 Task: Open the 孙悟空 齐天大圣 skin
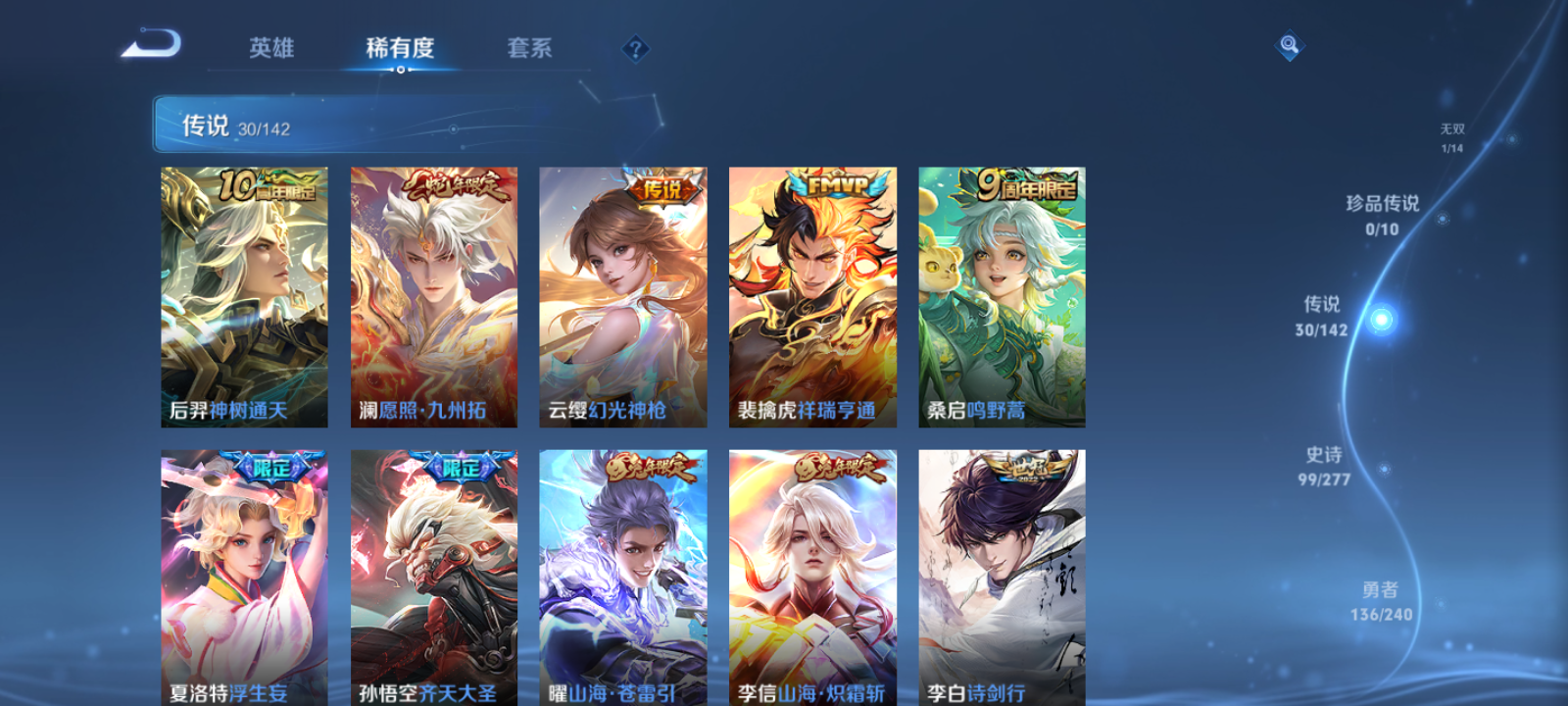[433, 579]
